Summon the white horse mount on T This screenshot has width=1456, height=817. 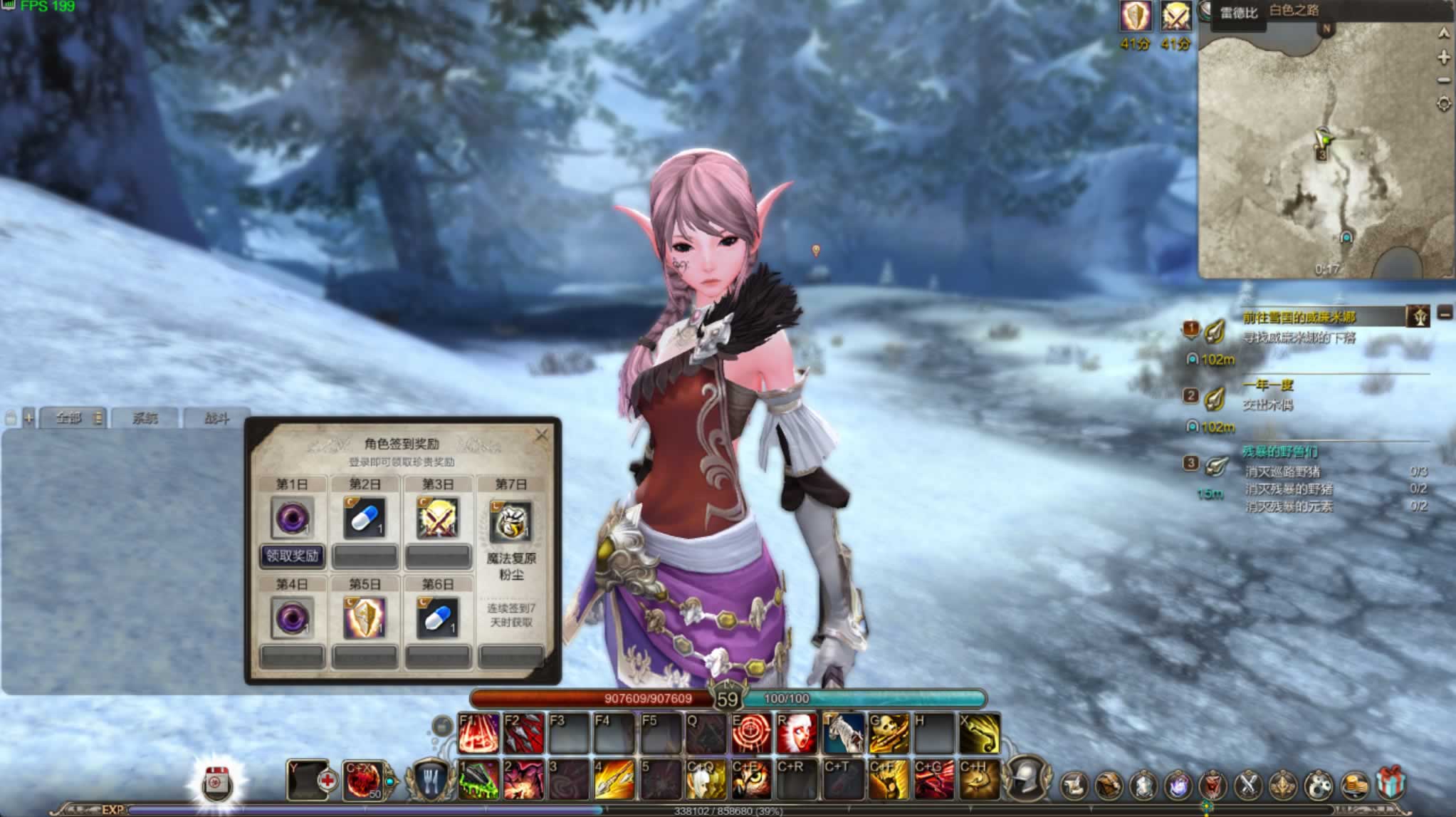pyautogui.click(x=844, y=734)
